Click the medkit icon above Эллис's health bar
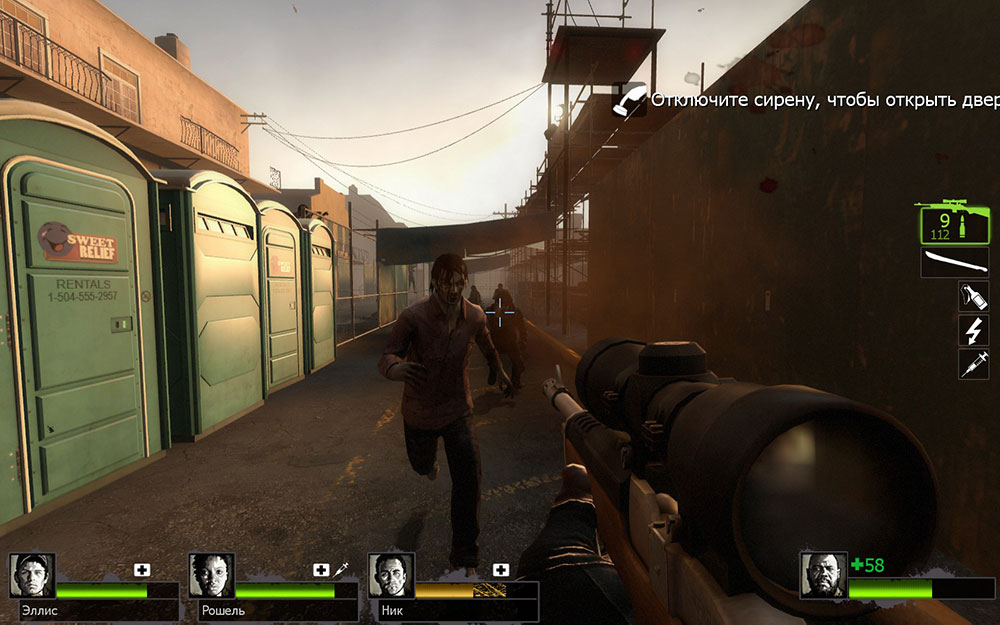 [x=142, y=570]
